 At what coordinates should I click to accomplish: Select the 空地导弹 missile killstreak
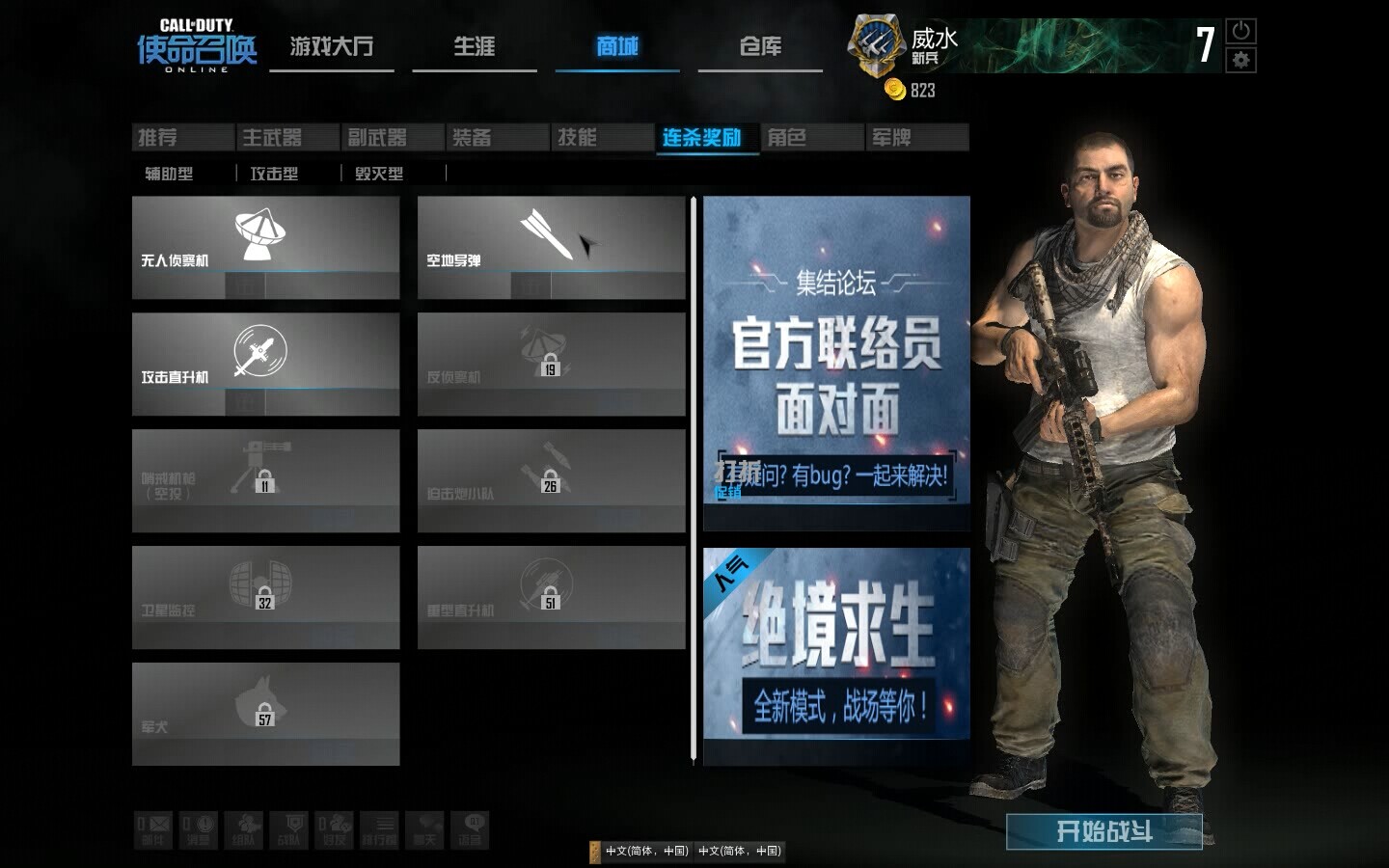pos(551,247)
